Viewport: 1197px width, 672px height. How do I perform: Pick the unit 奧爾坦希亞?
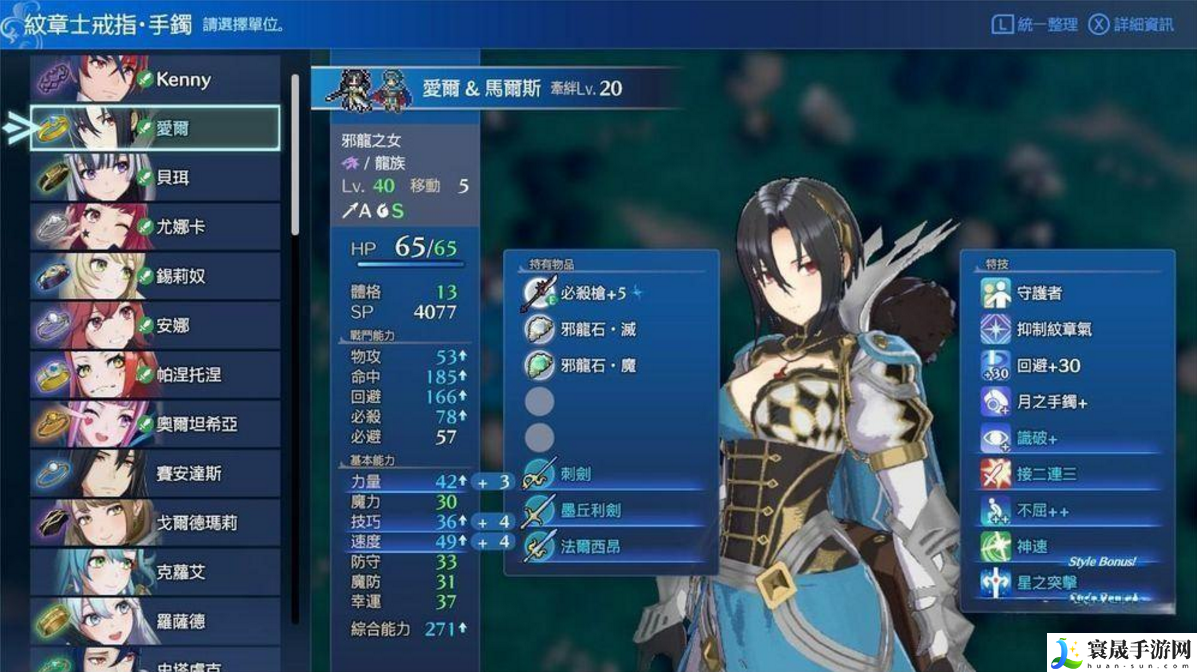155,423
